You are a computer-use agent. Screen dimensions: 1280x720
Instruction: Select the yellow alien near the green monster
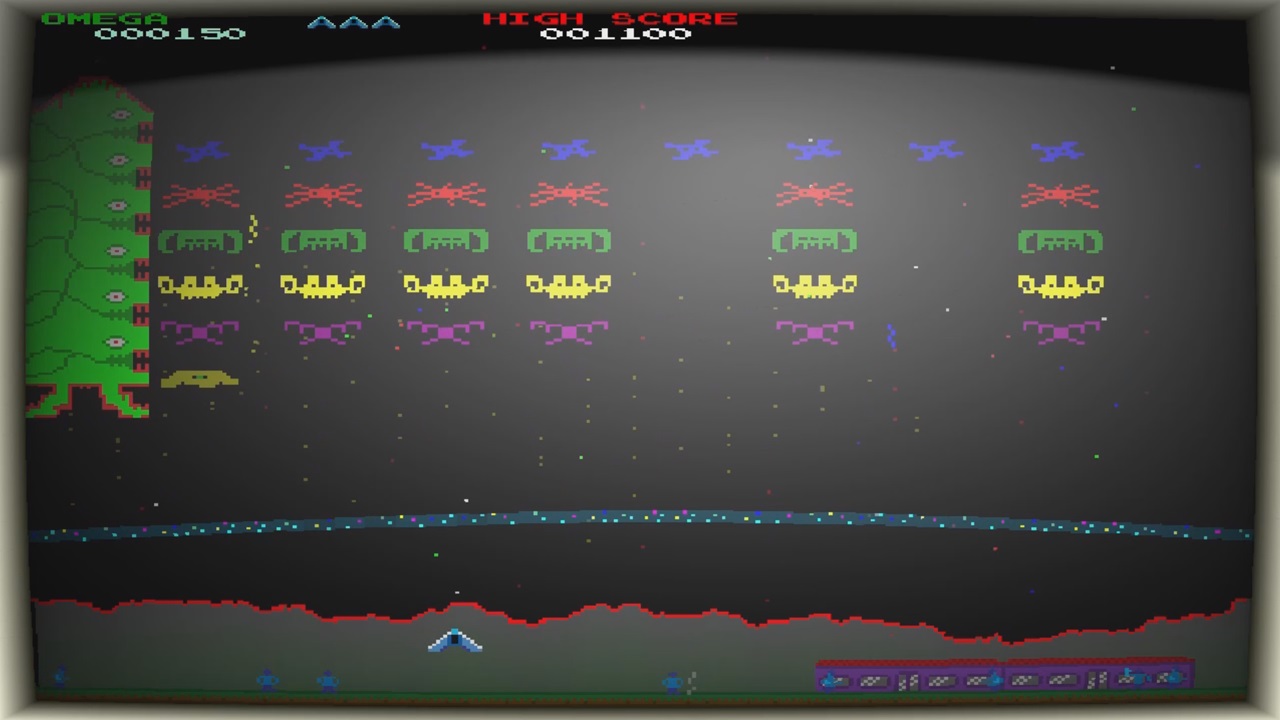(x=200, y=378)
